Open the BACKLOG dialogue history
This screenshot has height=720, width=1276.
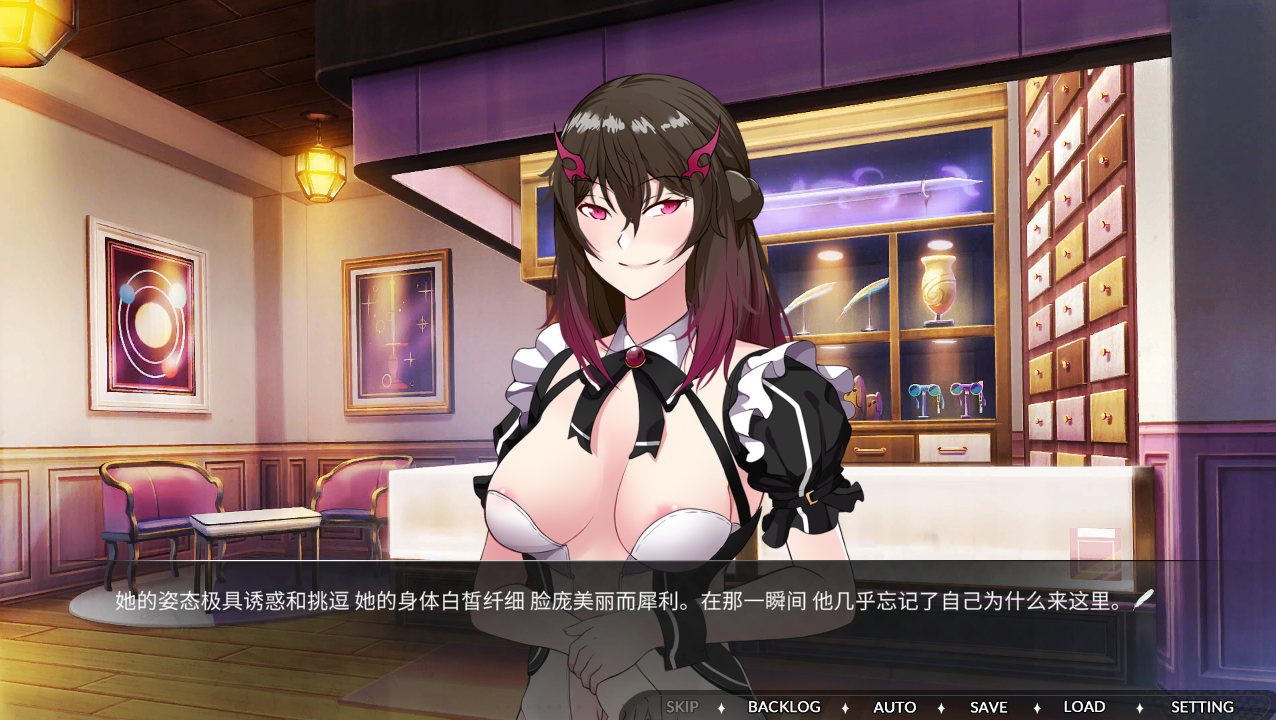[x=784, y=707]
